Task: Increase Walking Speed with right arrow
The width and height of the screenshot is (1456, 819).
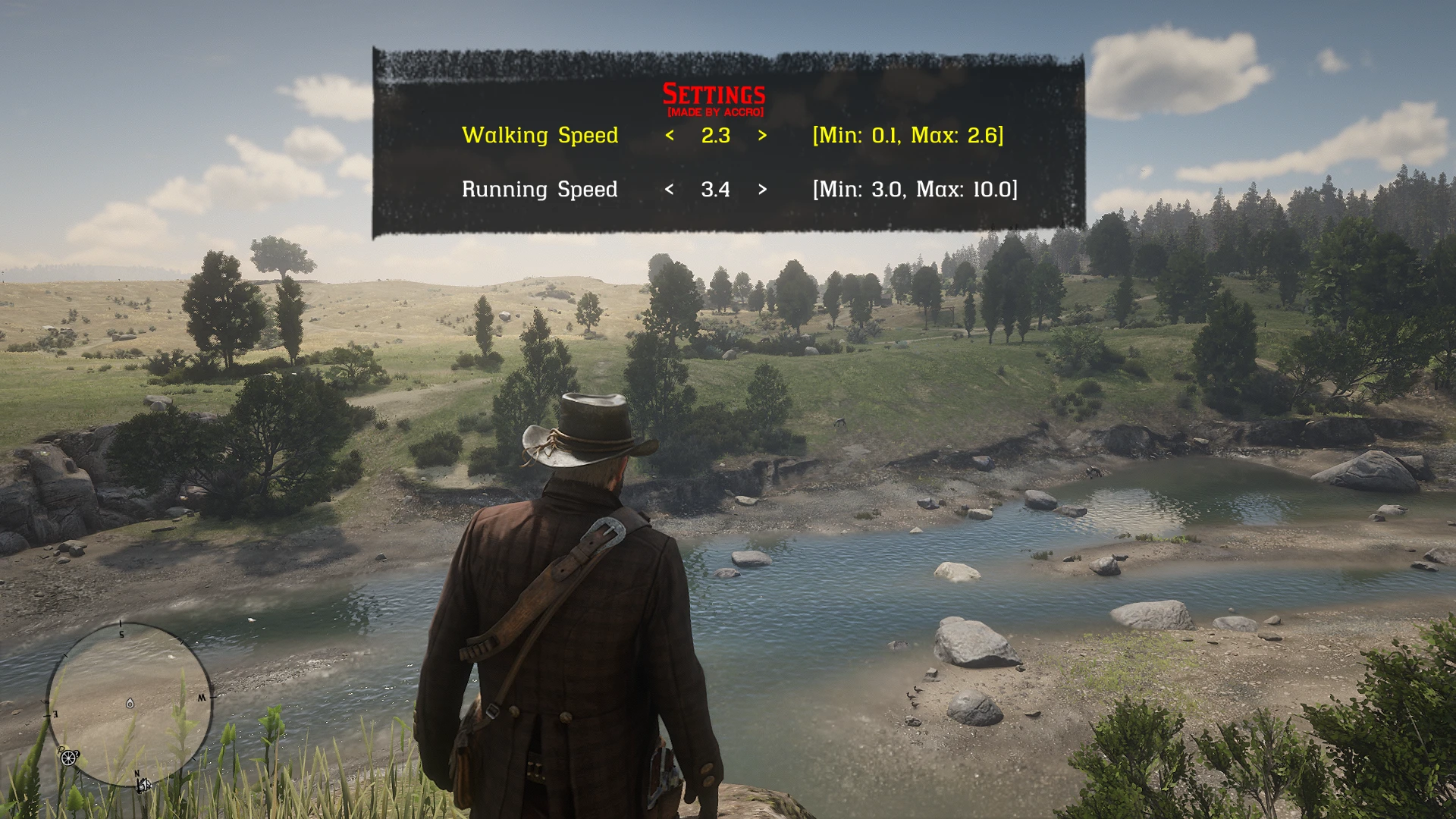Action: (762, 136)
